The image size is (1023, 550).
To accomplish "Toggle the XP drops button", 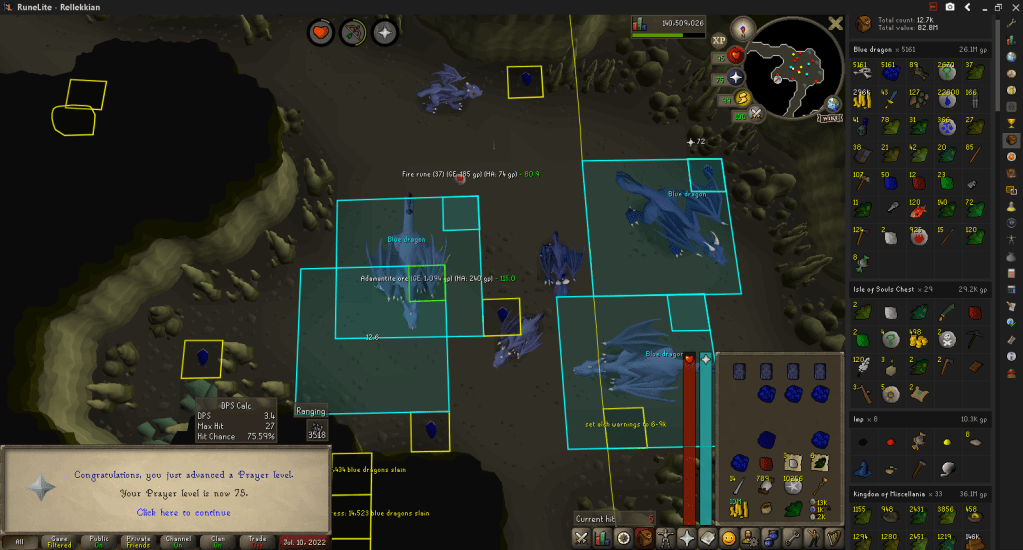I will (x=718, y=41).
